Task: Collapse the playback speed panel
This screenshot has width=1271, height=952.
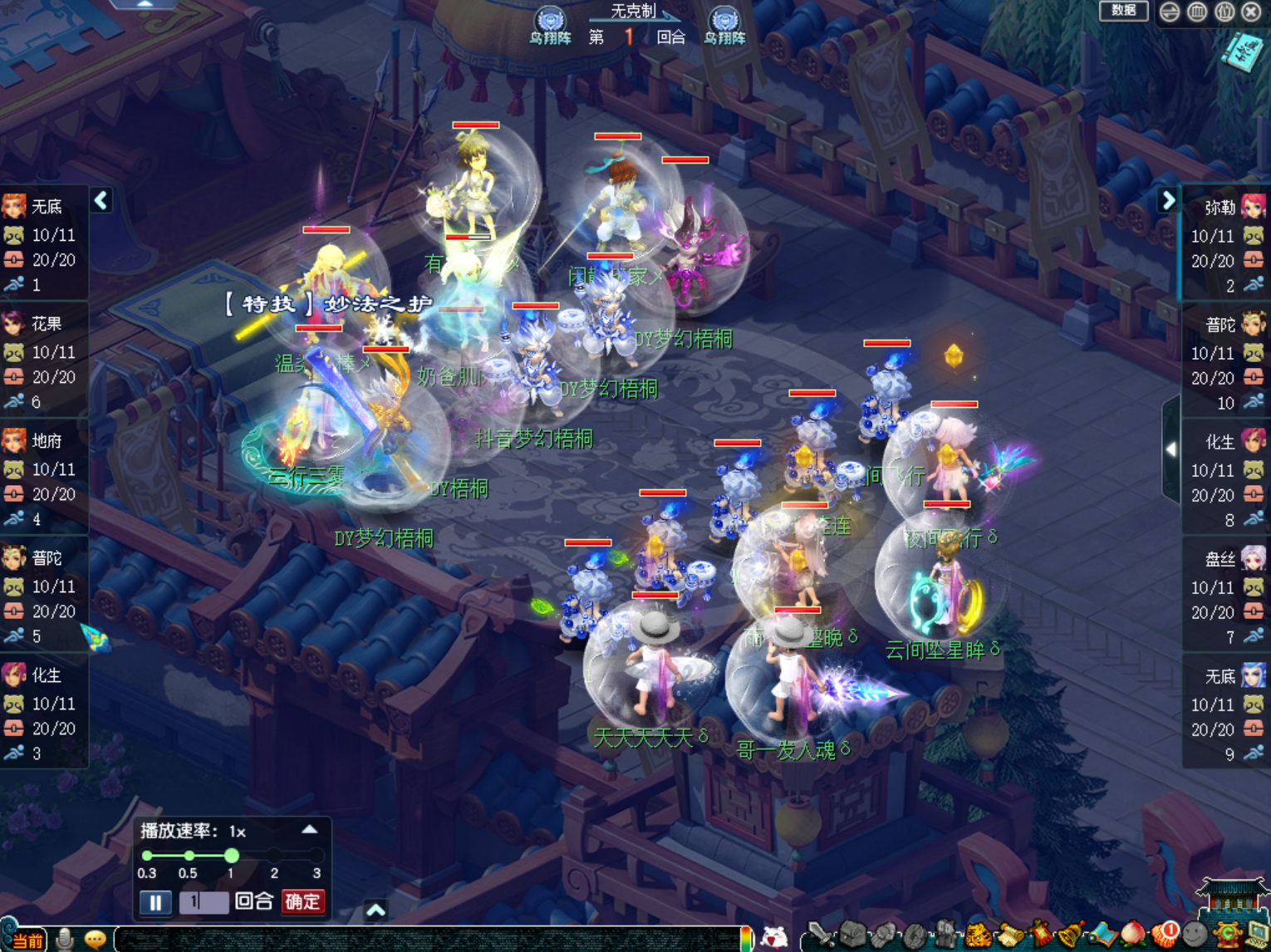Action: (x=309, y=830)
